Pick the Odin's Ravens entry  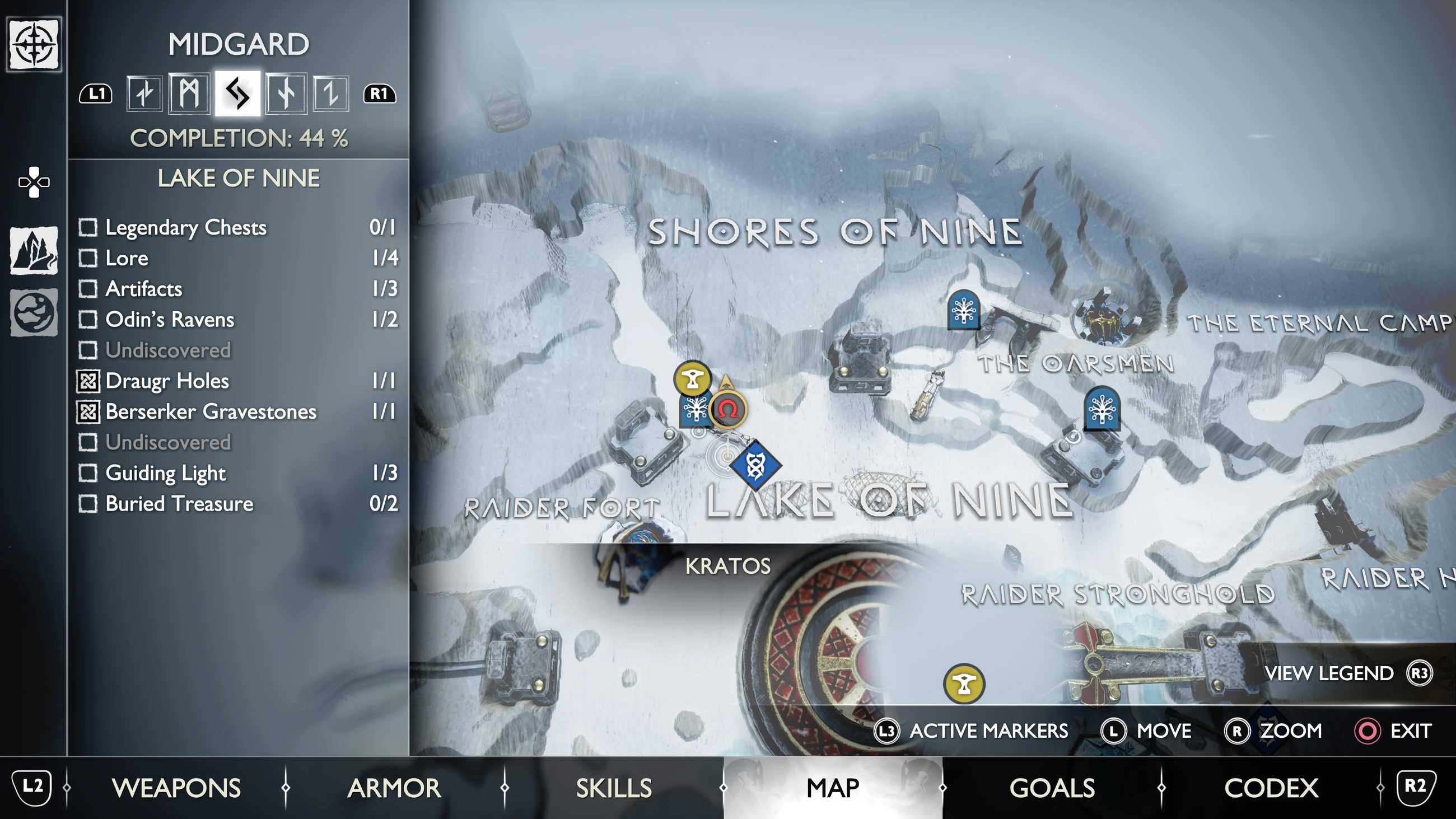click(x=237, y=319)
